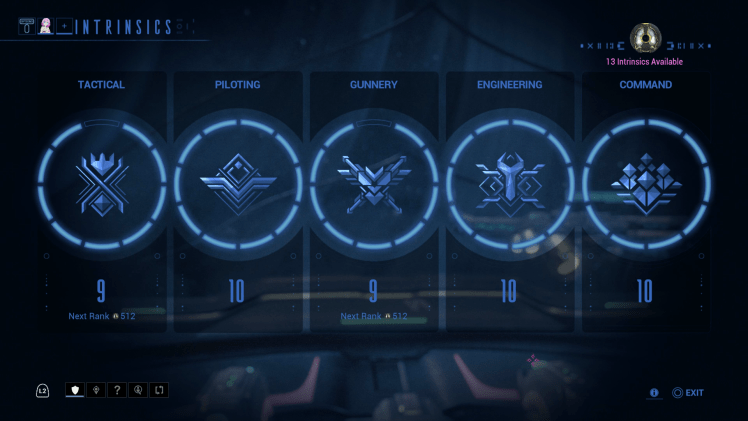Select the Tactical intrinsic emblem

[101, 185]
